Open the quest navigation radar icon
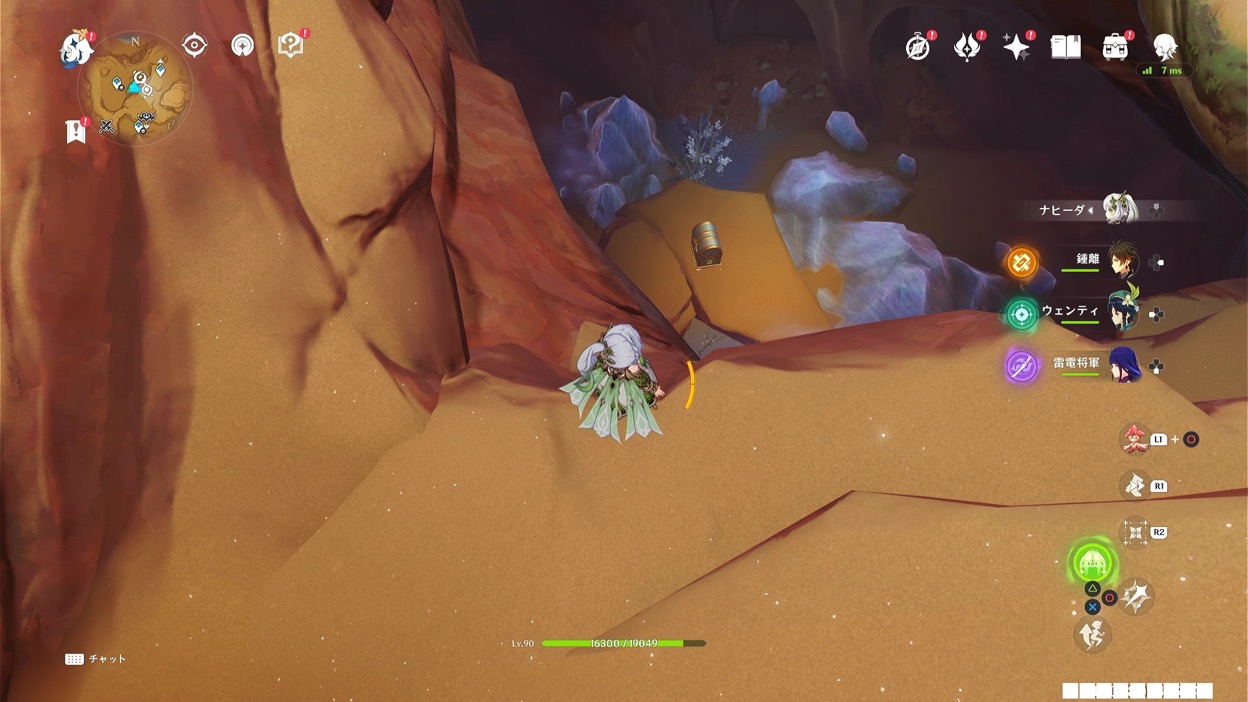The height and width of the screenshot is (702, 1248). coord(242,45)
